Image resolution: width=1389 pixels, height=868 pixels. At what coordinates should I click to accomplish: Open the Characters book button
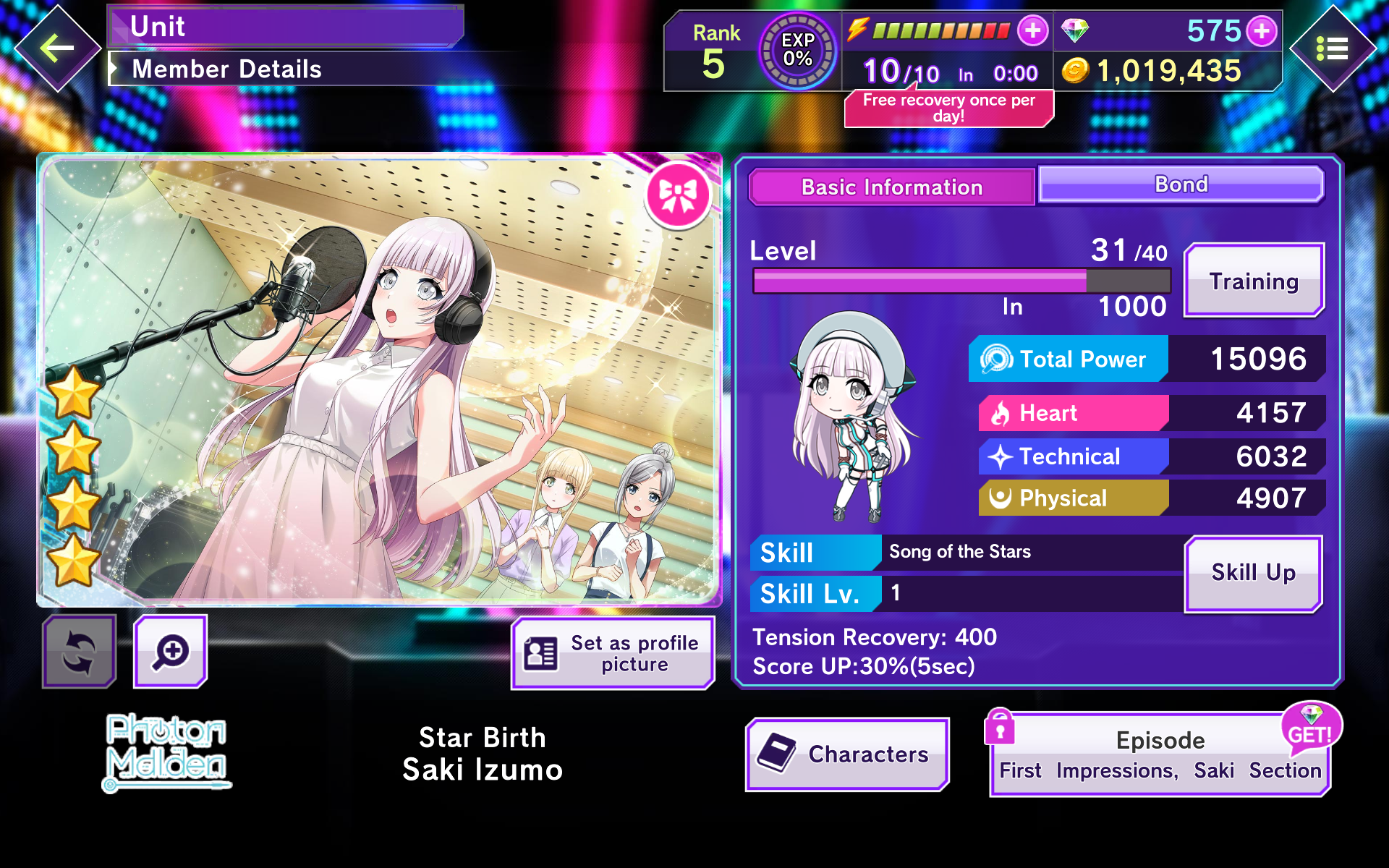(847, 754)
